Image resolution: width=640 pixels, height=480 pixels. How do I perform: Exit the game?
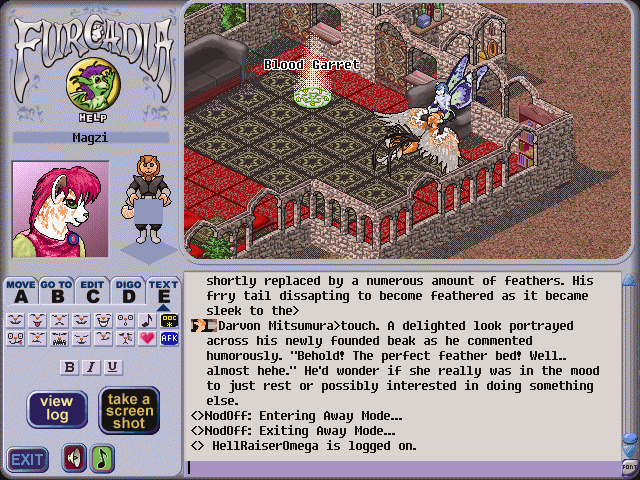(x=27, y=459)
